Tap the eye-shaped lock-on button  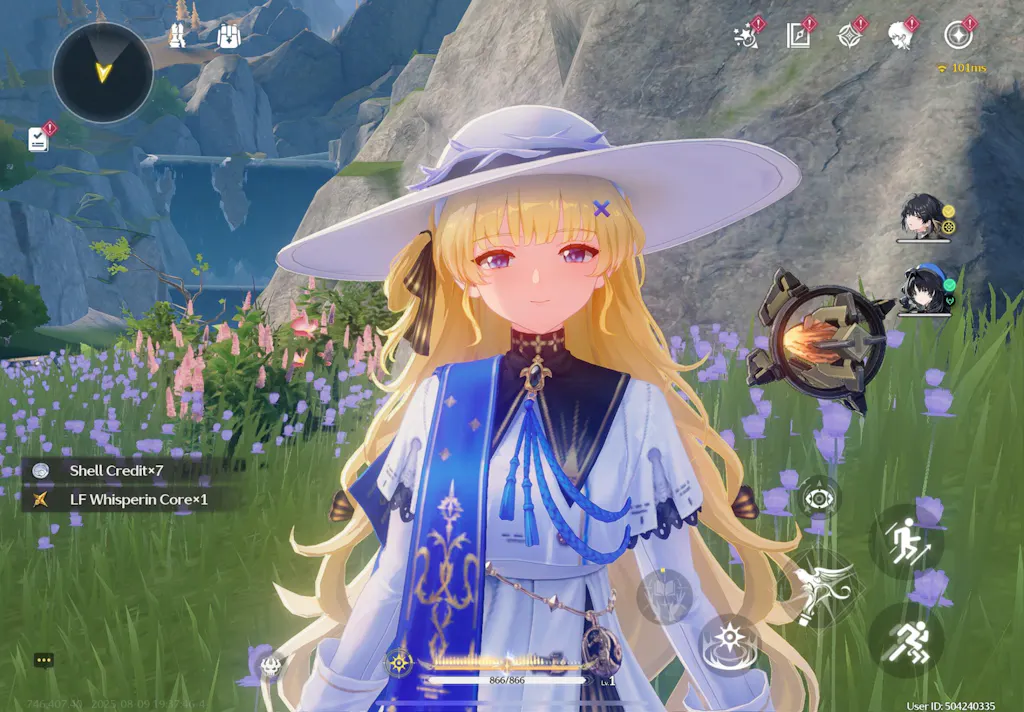click(819, 497)
